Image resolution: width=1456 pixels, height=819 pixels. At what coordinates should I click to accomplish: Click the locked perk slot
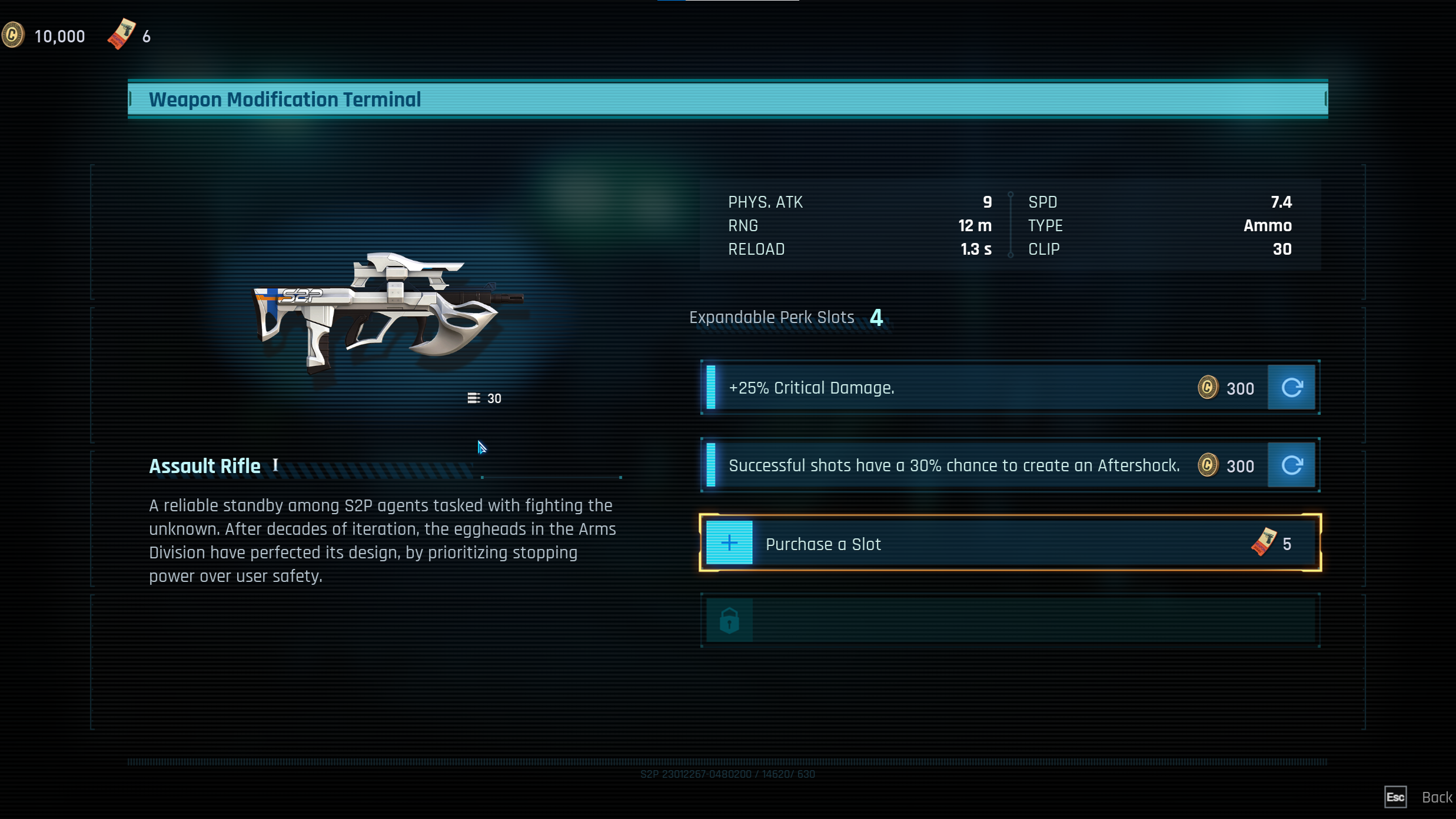1009,620
